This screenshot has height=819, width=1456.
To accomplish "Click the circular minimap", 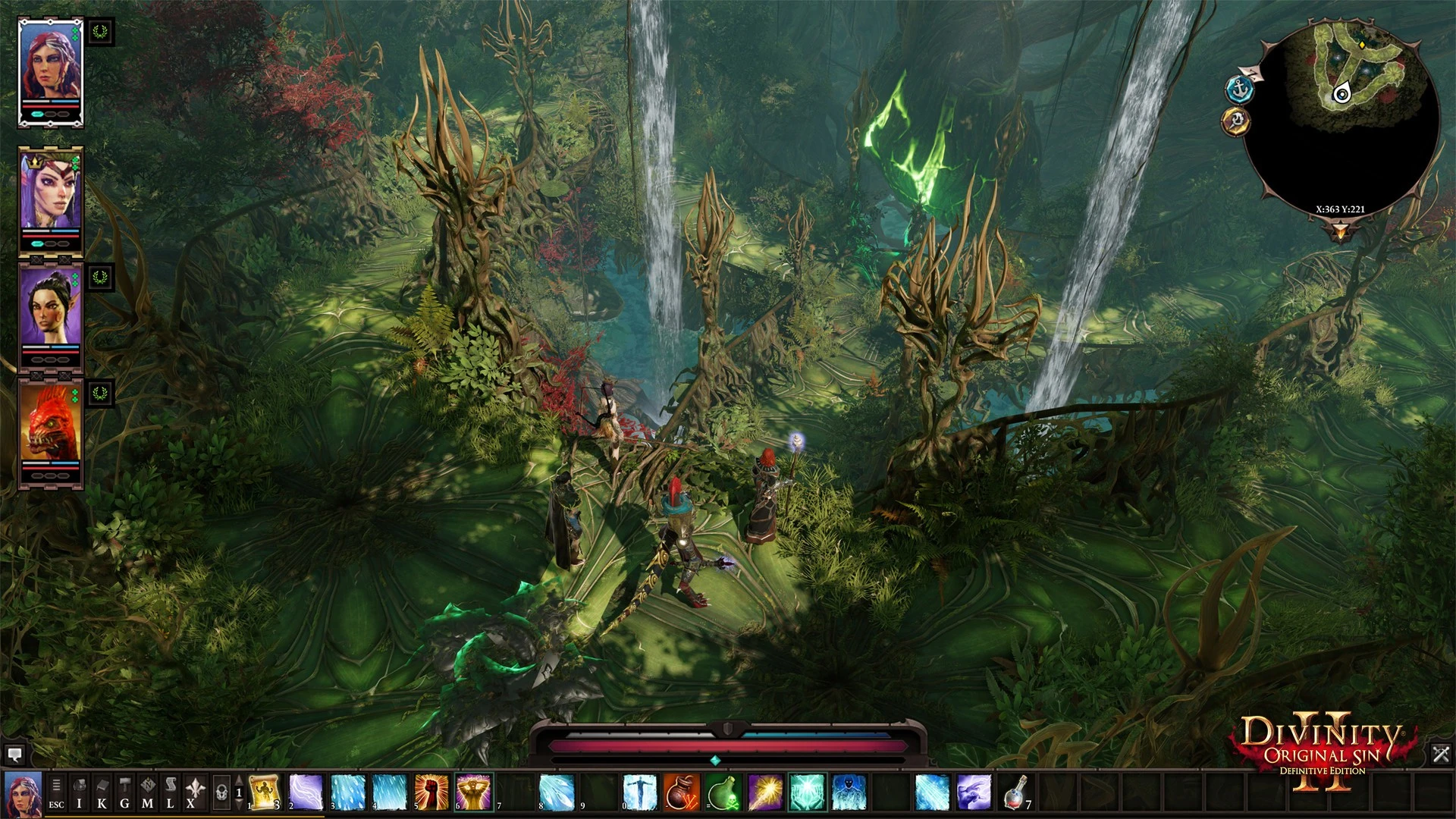I will (x=1341, y=121).
